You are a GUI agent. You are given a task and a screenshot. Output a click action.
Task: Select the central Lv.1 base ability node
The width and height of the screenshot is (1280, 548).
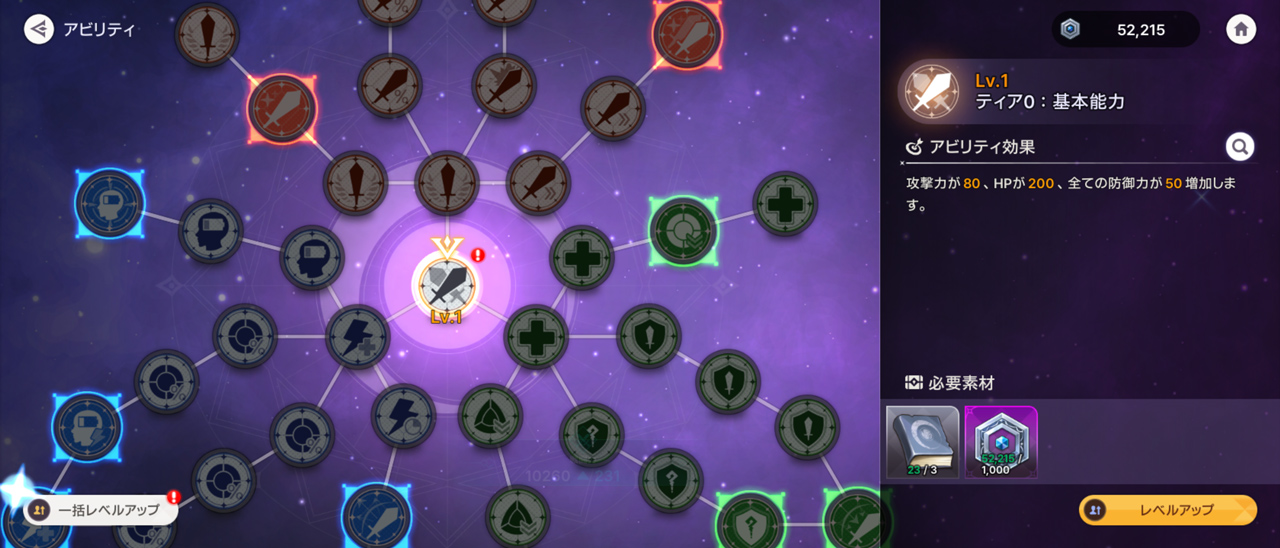click(447, 284)
